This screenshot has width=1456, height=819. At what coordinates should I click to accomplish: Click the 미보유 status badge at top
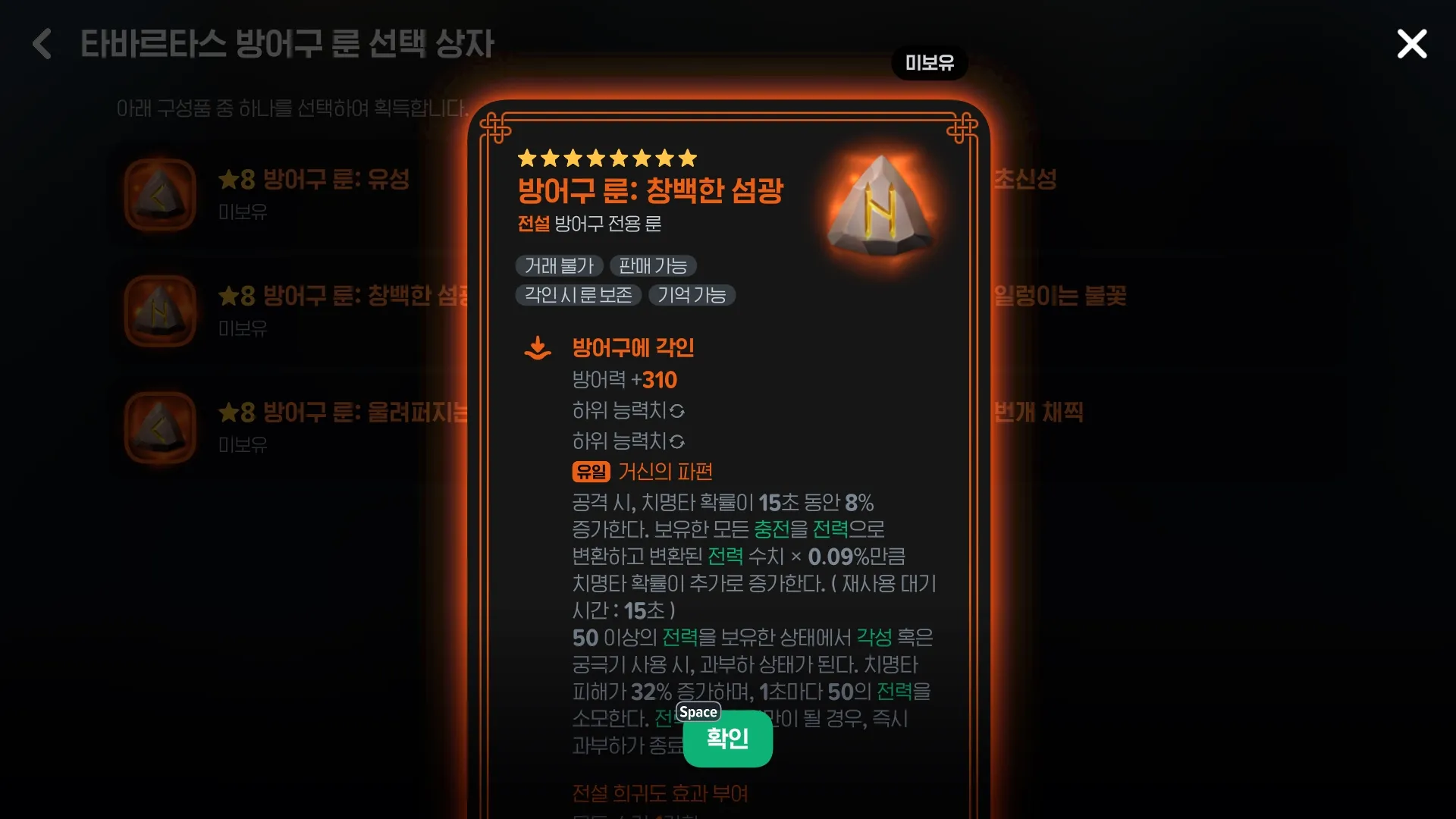click(x=928, y=63)
